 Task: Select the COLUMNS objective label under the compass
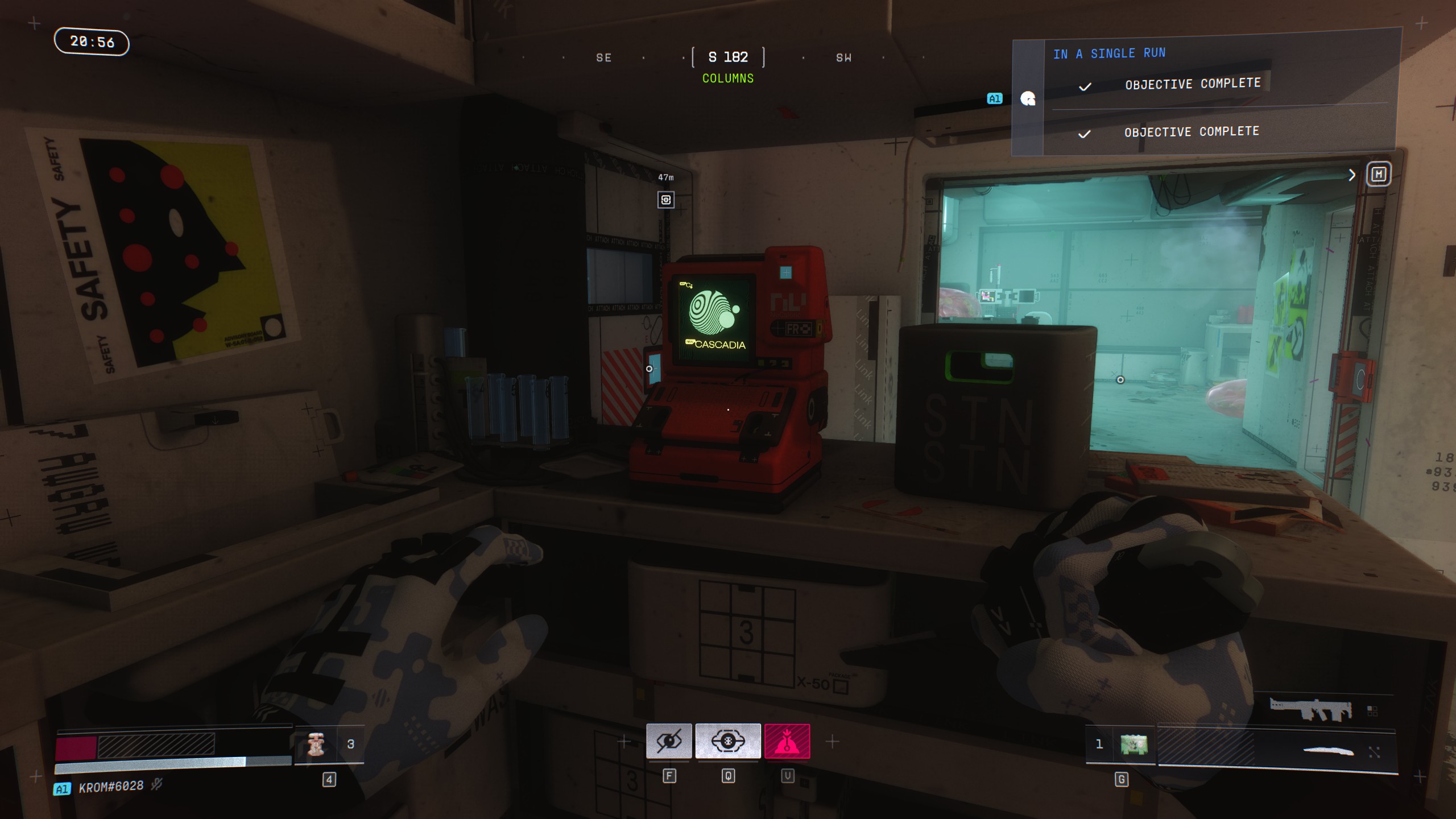(x=728, y=78)
